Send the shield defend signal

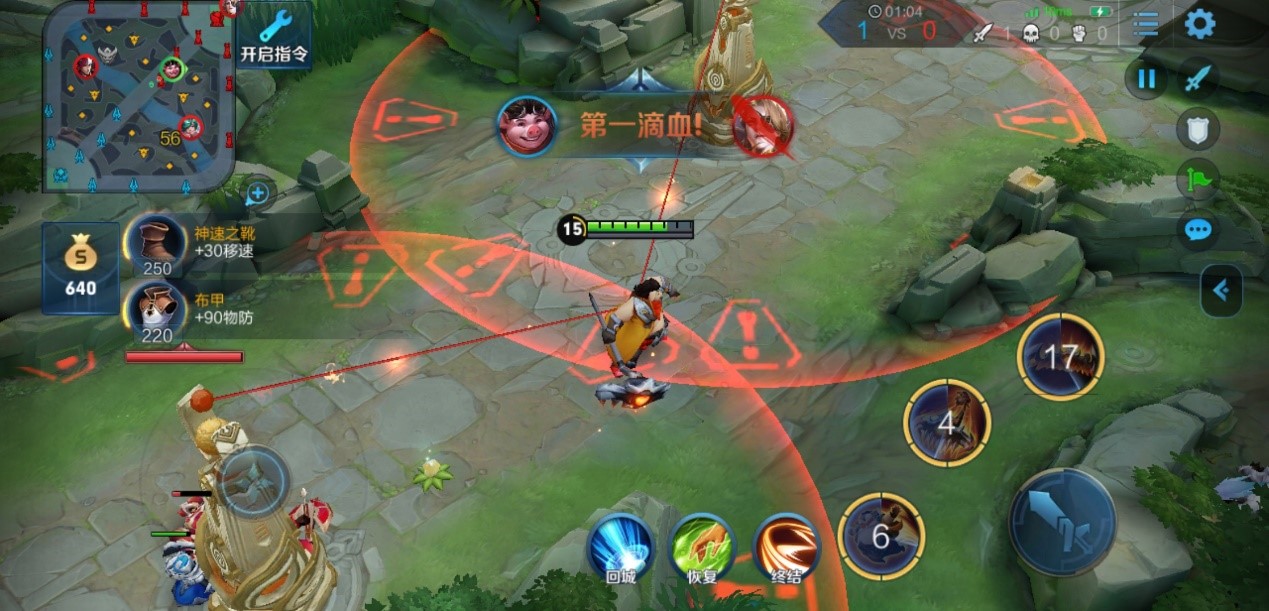tap(1197, 129)
